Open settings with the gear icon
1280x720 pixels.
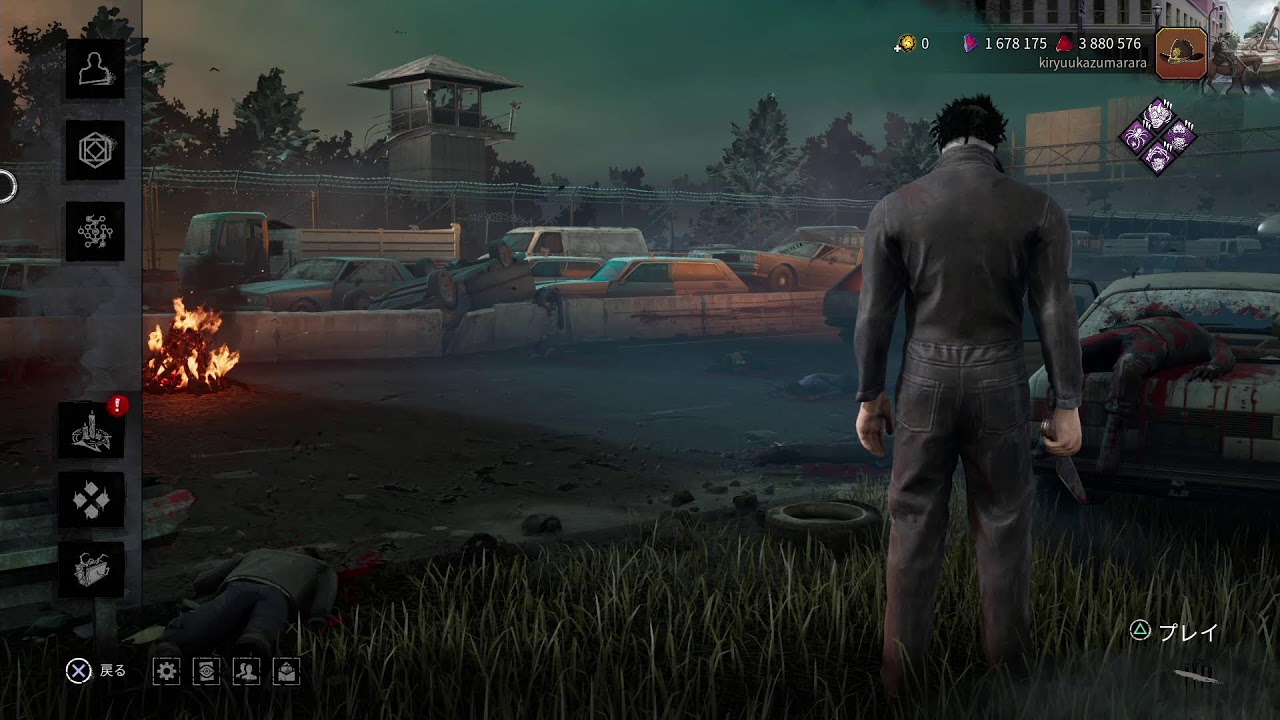click(x=167, y=672)
